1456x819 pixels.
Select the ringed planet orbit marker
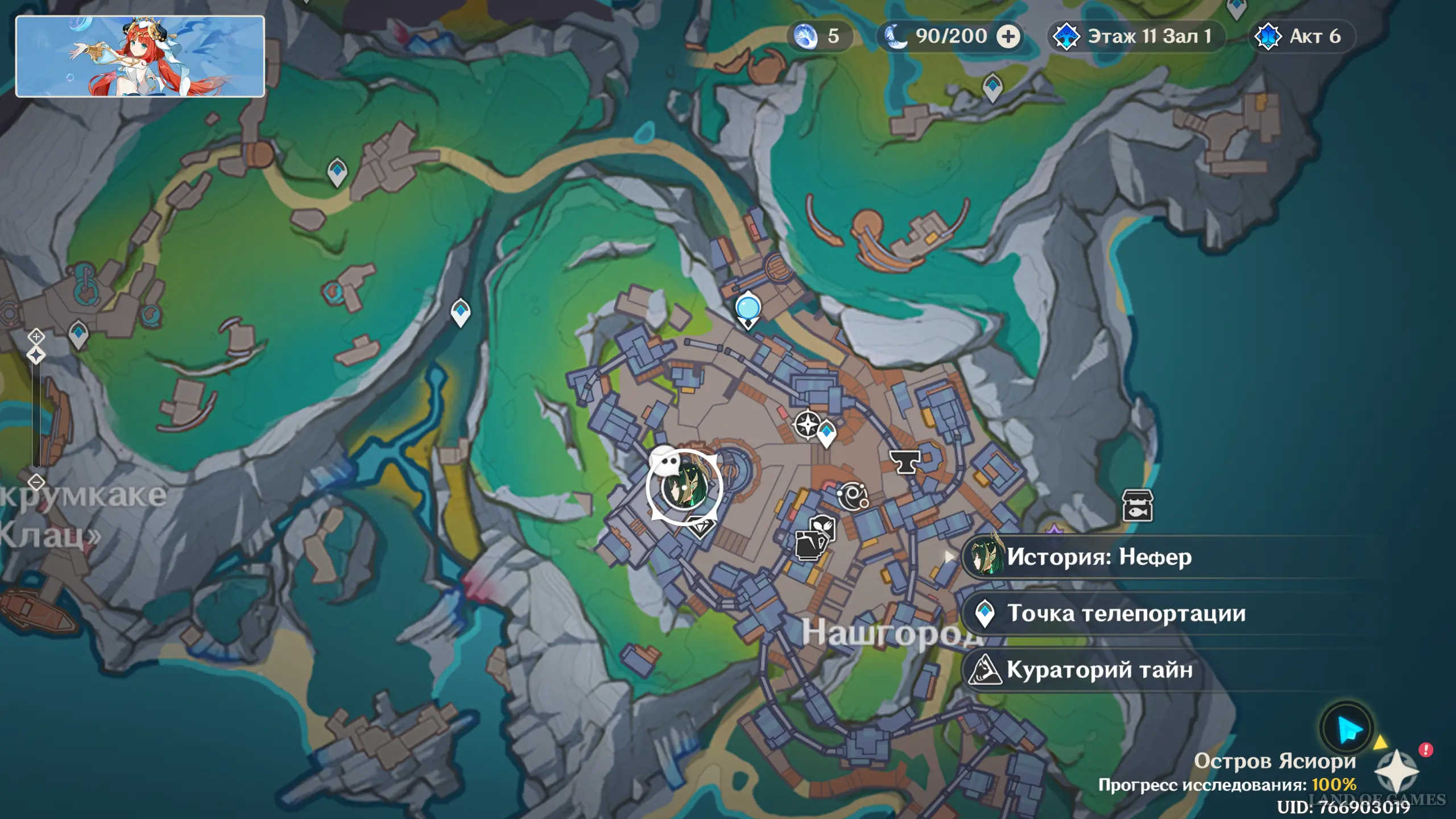[x=852, y=496]
